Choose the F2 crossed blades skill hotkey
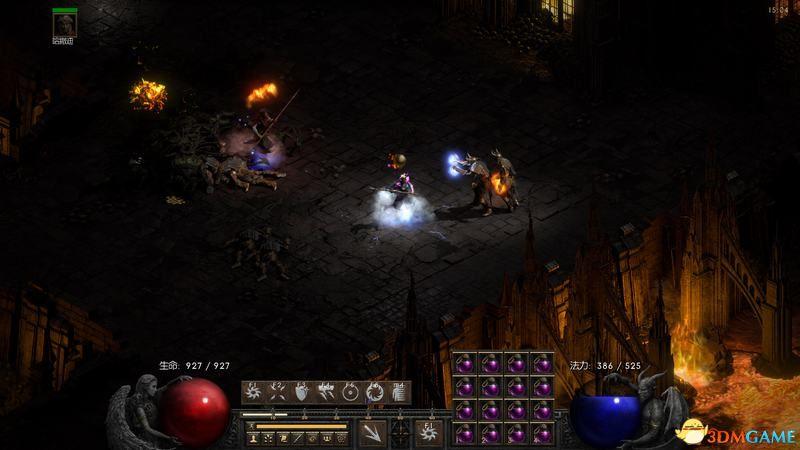Screen dimensions: 800x450 point(276,392)
